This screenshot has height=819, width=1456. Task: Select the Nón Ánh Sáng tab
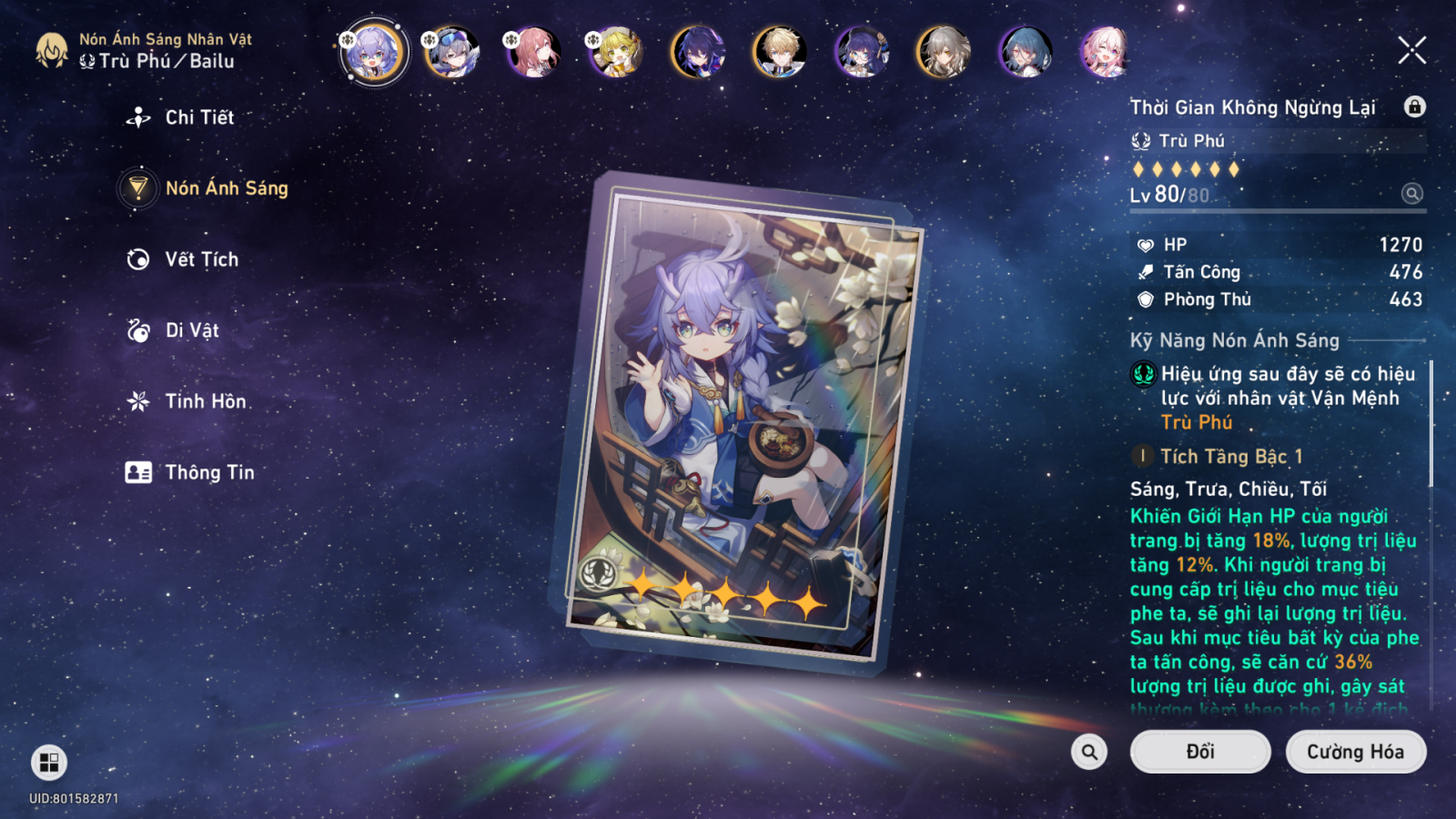[x=226, y=188]
